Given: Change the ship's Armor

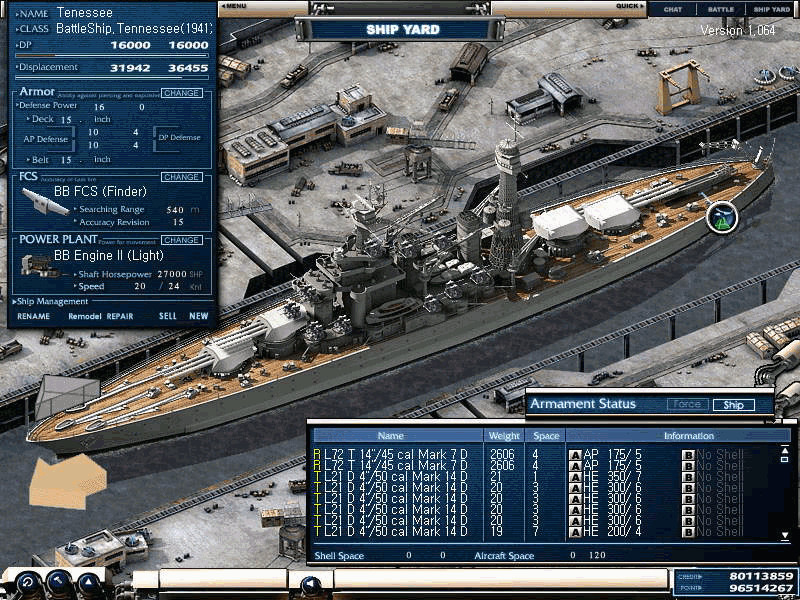Looking at the screenshot, I should click(x=181, y=93).
